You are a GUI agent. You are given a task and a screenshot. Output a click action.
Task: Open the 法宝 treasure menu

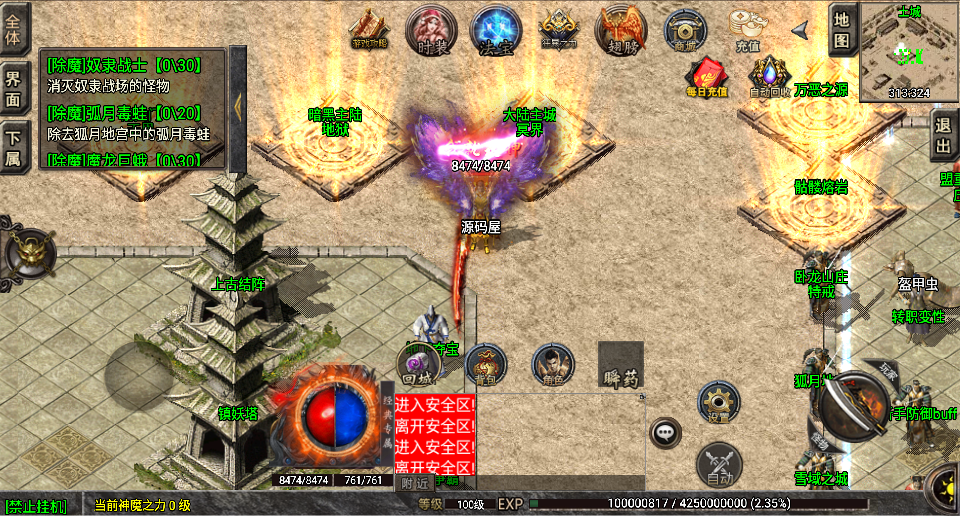pos(494,29)
